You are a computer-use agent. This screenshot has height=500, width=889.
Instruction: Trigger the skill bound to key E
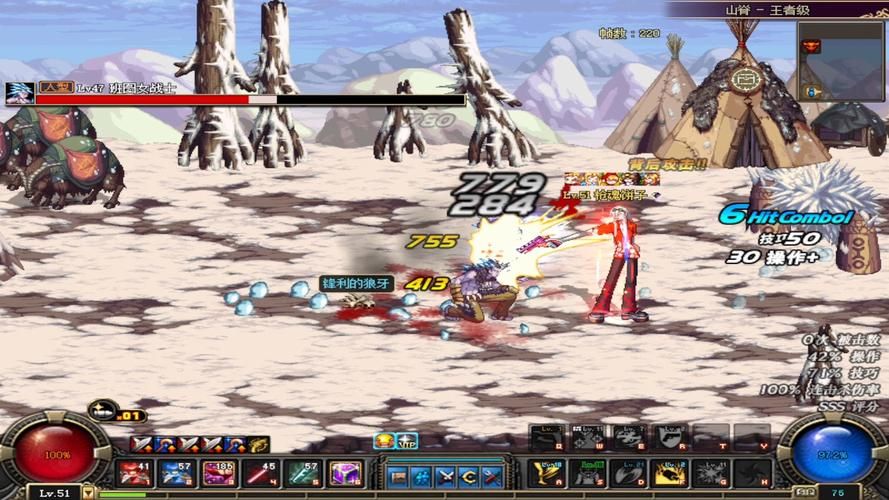628,437
